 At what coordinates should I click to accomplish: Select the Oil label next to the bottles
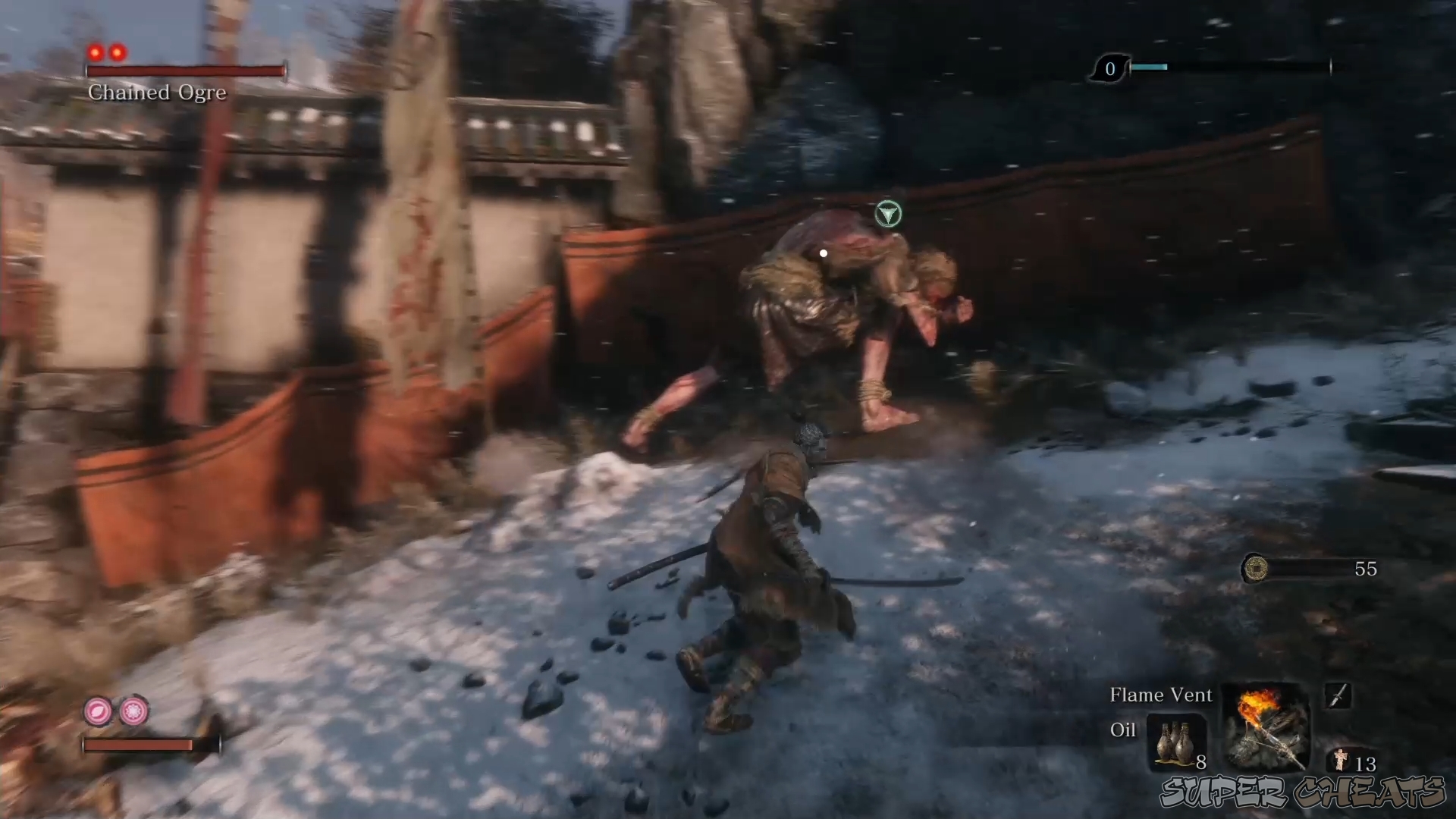pos(1123,730)
